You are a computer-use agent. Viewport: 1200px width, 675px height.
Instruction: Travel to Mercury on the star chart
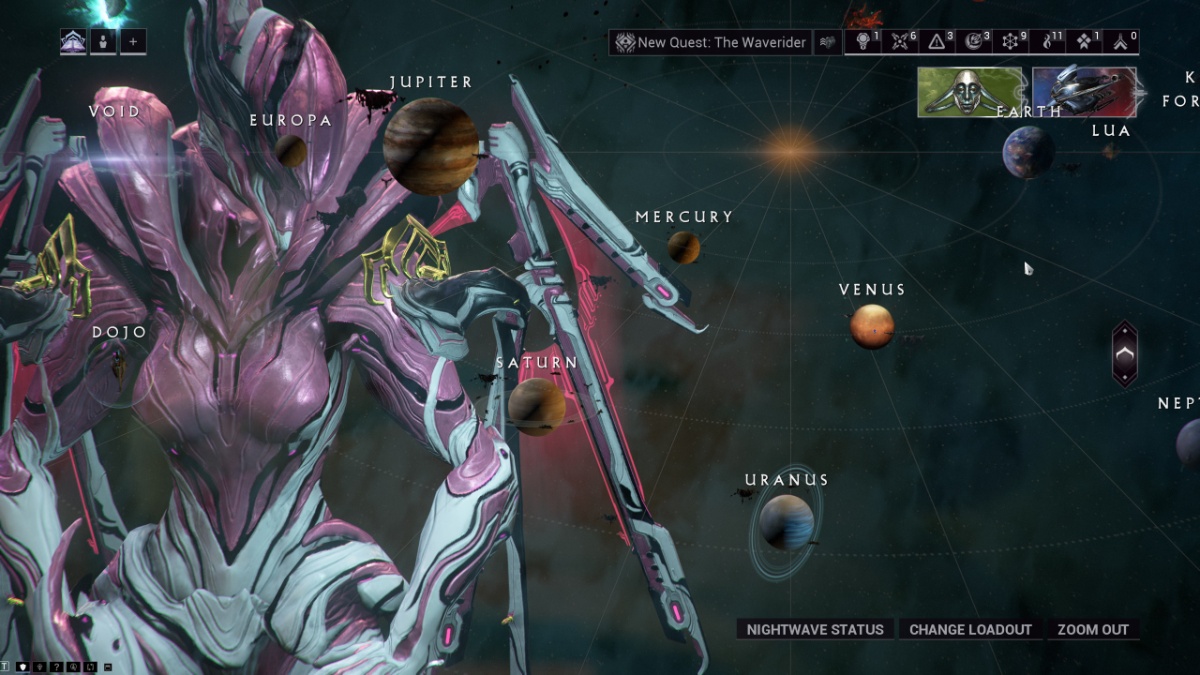click(684, 247)
